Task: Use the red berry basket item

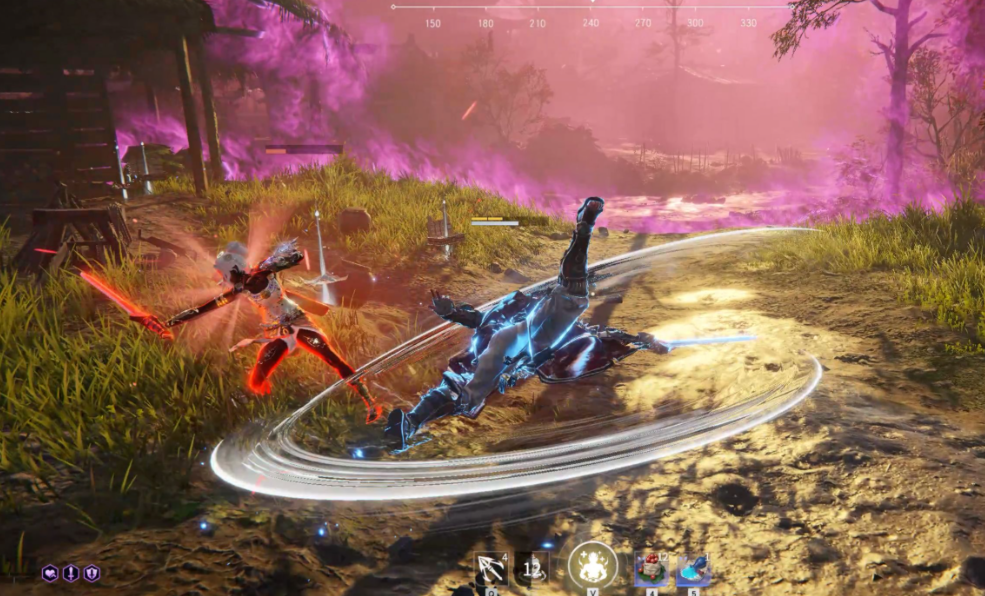Action: [x=651, y=570]
